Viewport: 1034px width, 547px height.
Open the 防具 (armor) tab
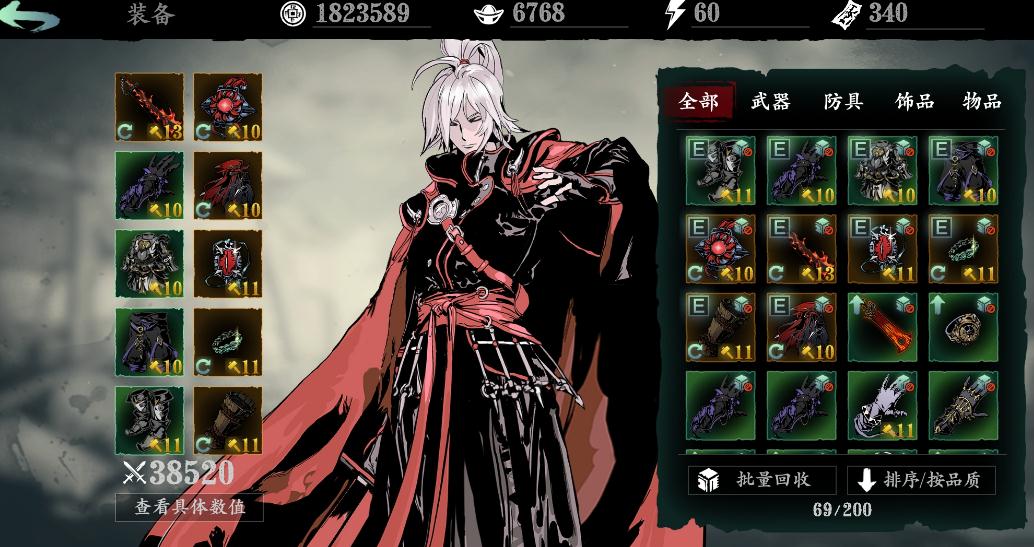(x=843, y=101)
